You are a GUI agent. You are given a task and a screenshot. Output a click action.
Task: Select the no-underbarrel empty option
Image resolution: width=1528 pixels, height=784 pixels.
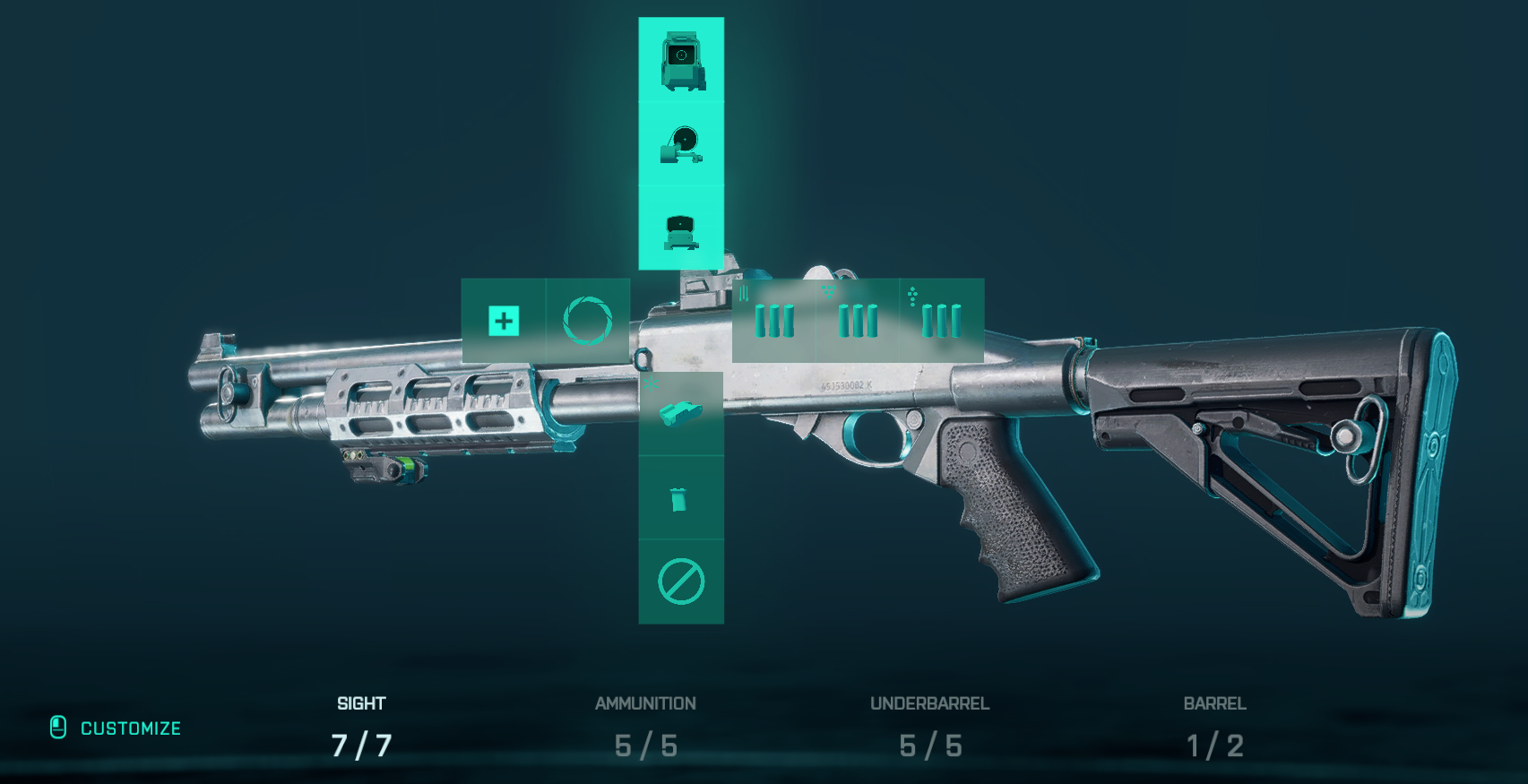[x=681, y=582]
